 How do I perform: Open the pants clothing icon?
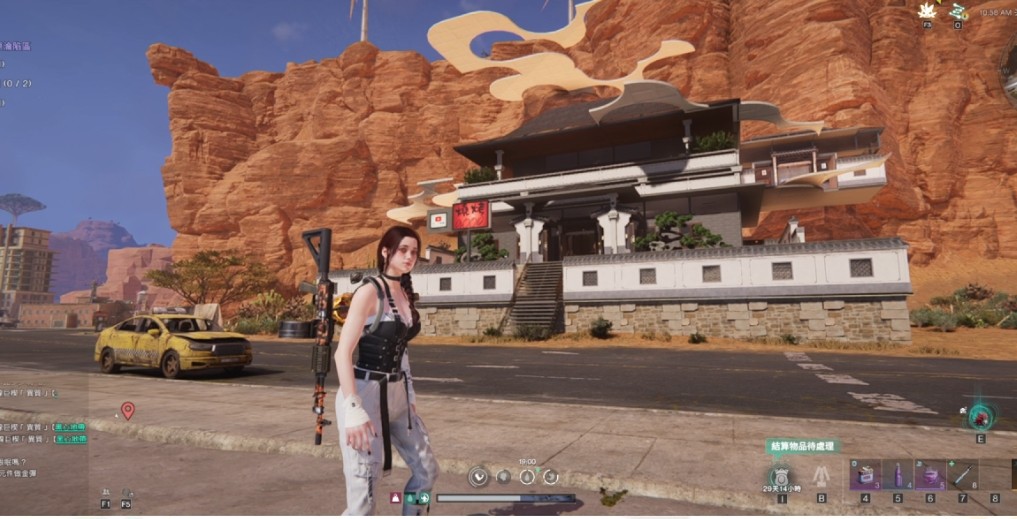click(821, 476)
